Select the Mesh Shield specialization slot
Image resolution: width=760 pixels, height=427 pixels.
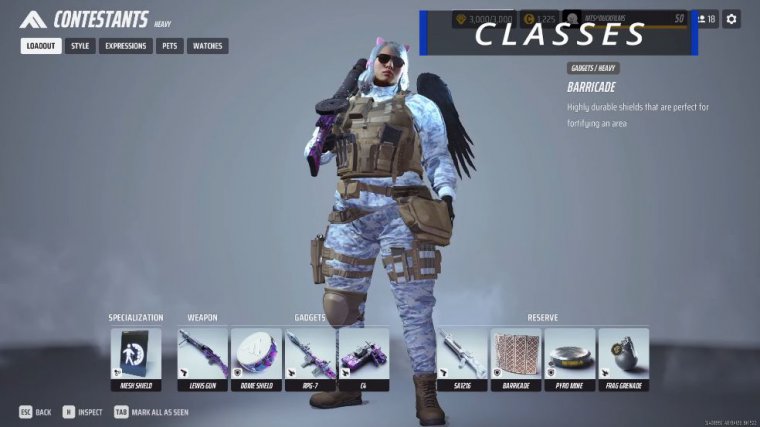point(136,358)
